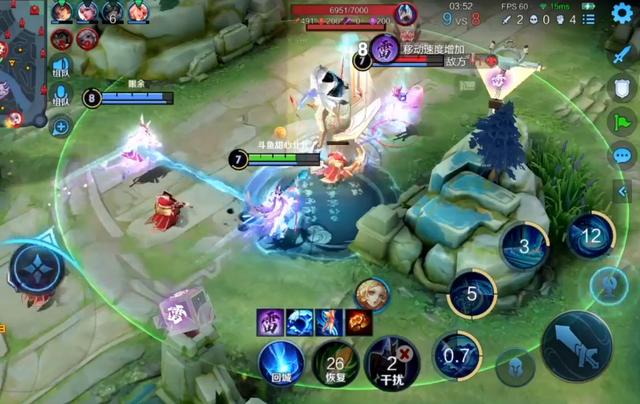
Task: Activate the skill showing 0.7 cooldown
Action: click(x=457, y=355)
